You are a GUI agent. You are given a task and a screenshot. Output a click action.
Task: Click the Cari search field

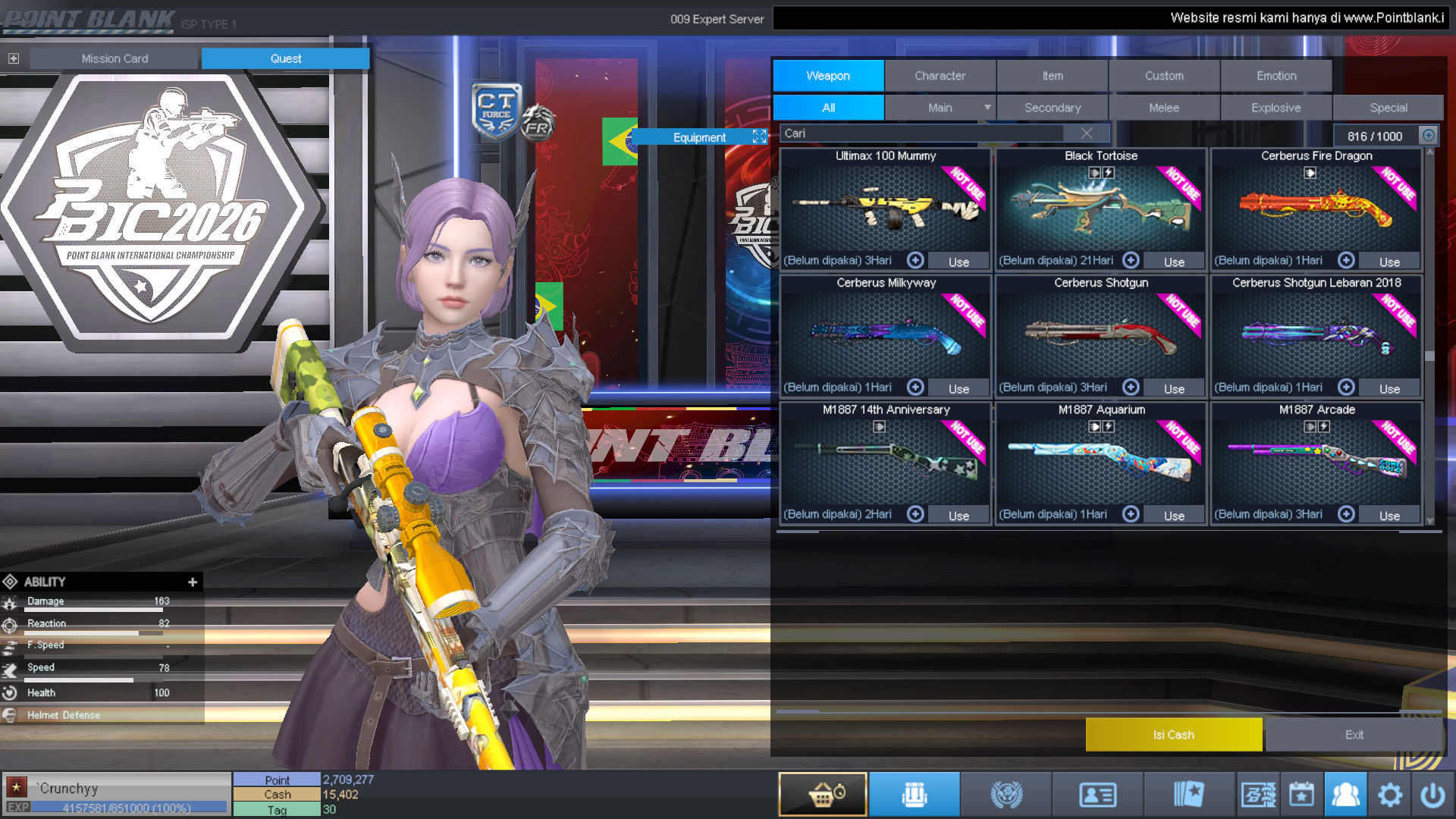click(921, 133)
